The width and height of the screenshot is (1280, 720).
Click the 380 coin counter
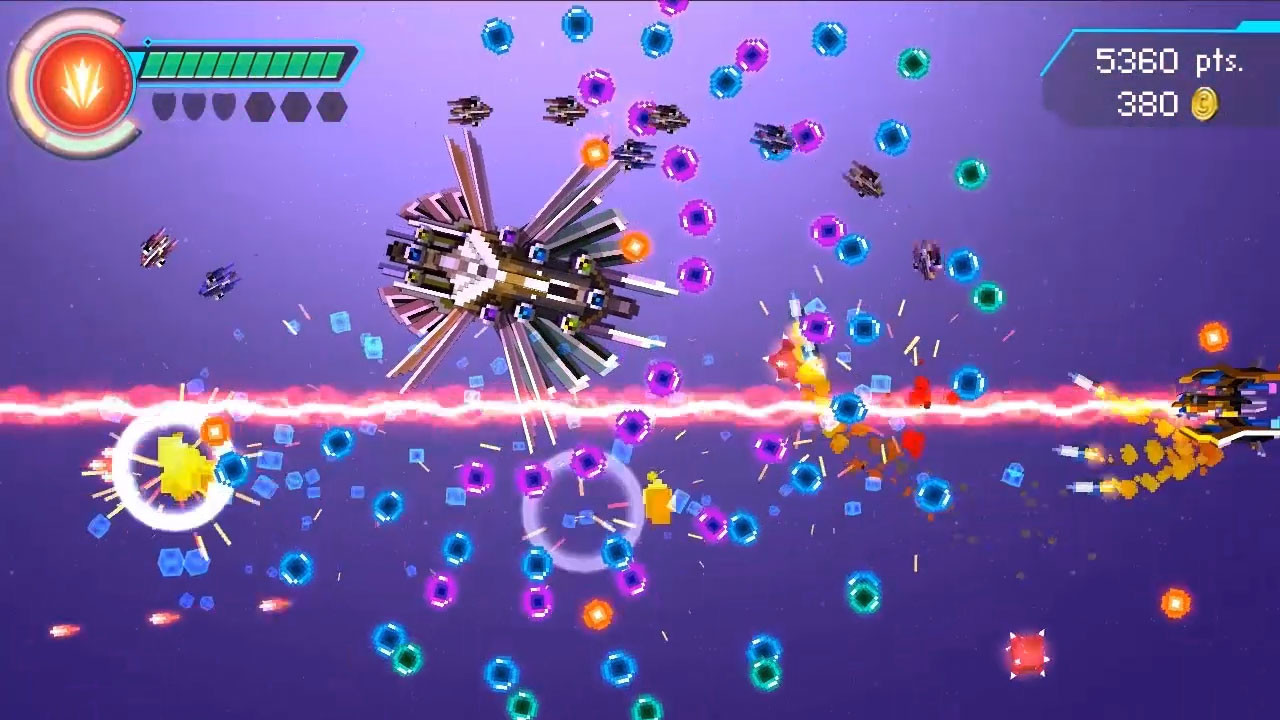point(1150,100)
